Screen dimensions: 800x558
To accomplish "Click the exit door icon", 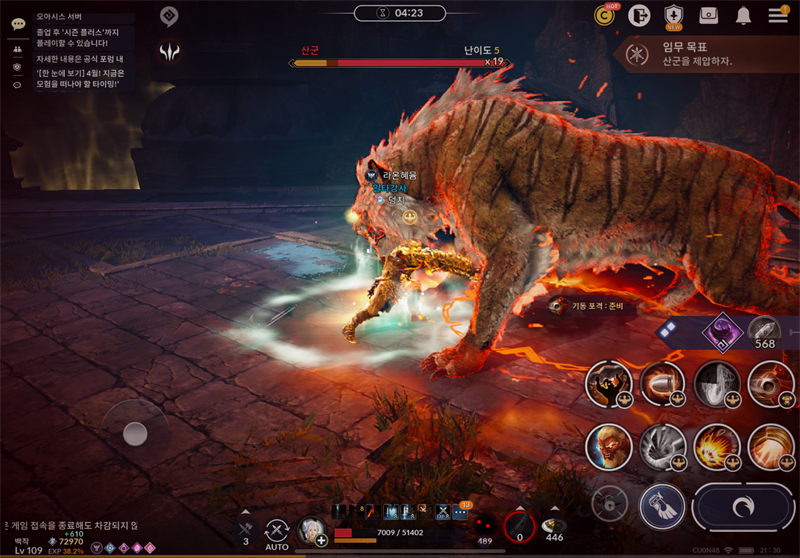I will tap(639, 15).
